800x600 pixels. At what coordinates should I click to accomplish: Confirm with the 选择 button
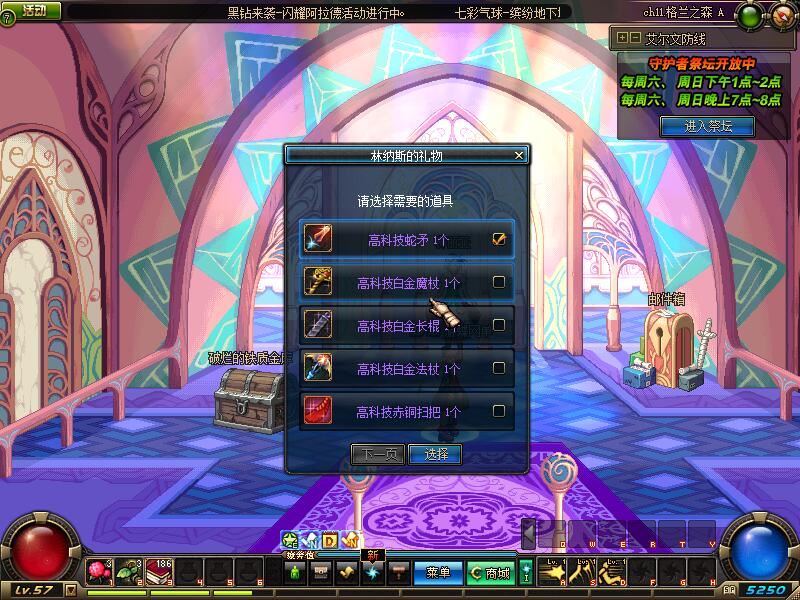pos(436,454)
